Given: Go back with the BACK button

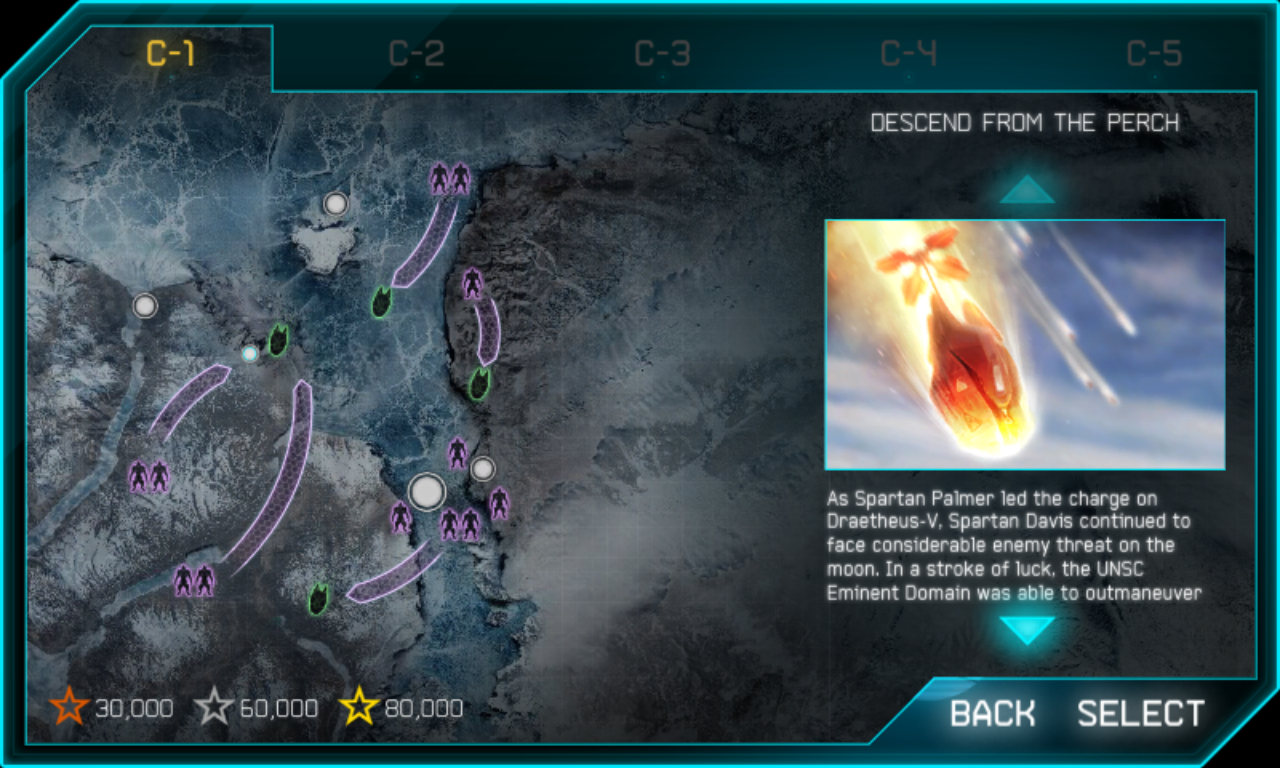Looking at the screenshot, I should [992, 714].
